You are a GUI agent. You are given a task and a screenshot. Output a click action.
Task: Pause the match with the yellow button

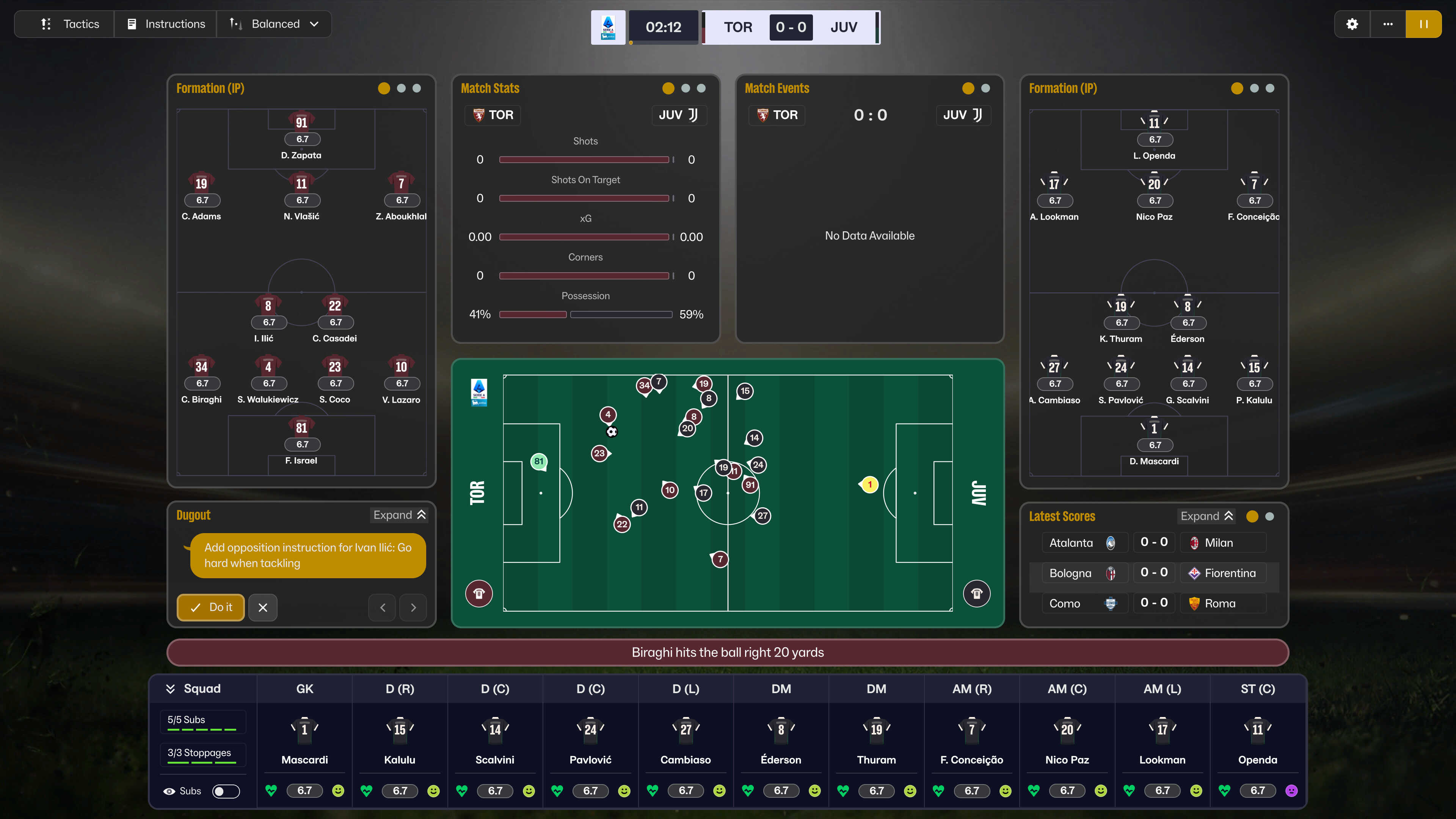click(x=1423, y=24)
